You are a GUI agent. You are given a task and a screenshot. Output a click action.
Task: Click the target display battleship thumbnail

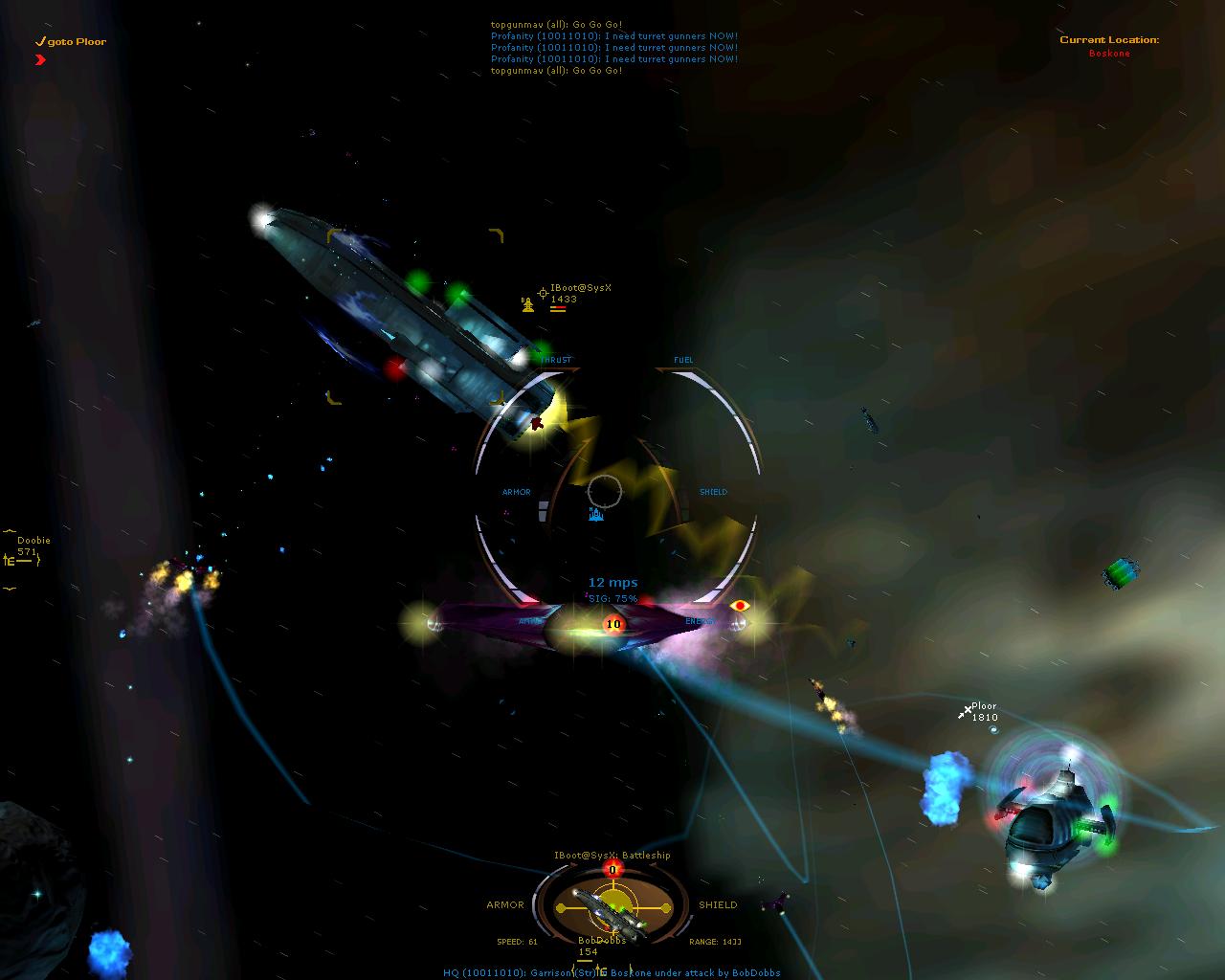611,908
